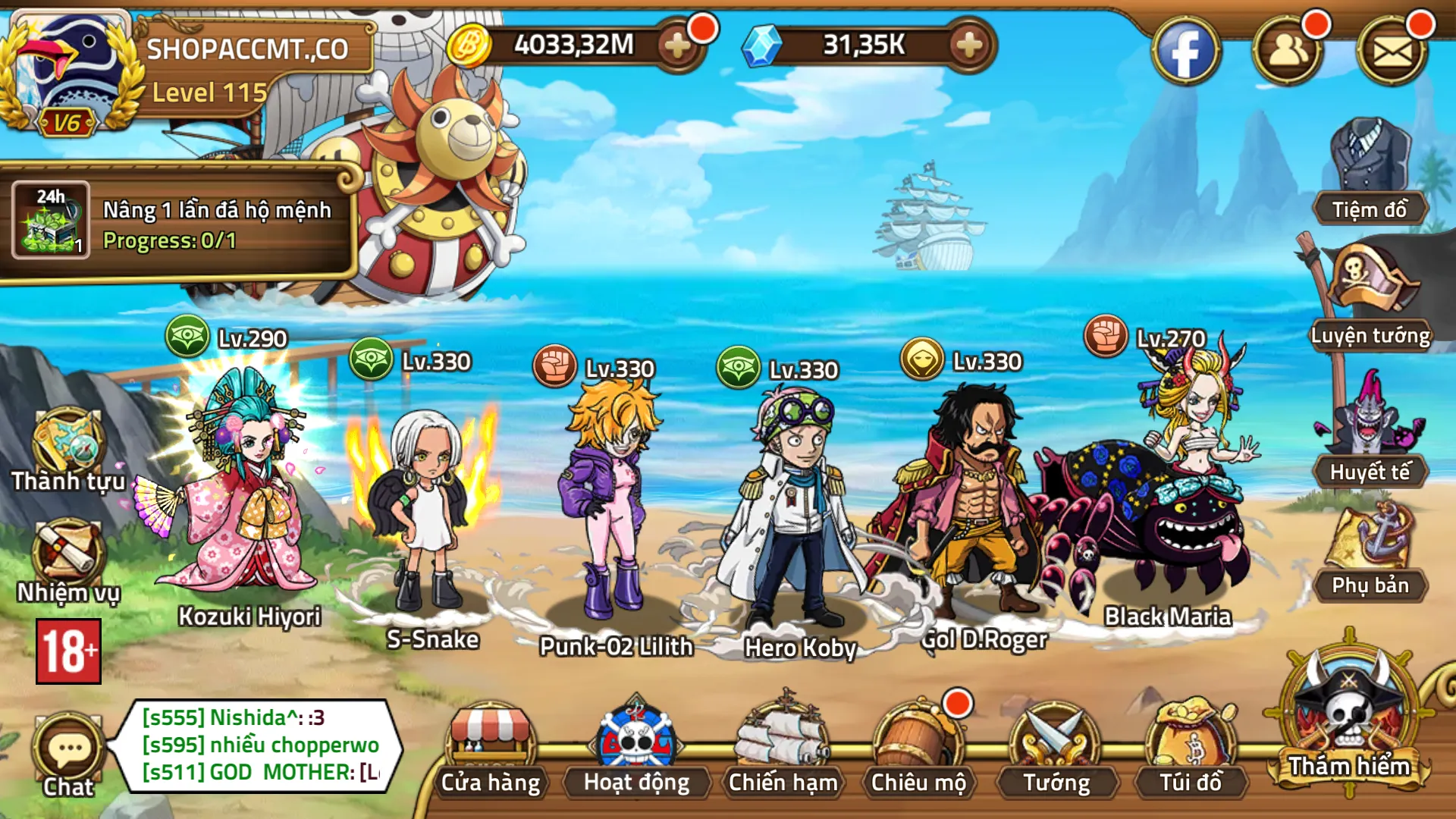Check the mail envelope icon
1456x819 pixels.
(x=1392, y=52)
